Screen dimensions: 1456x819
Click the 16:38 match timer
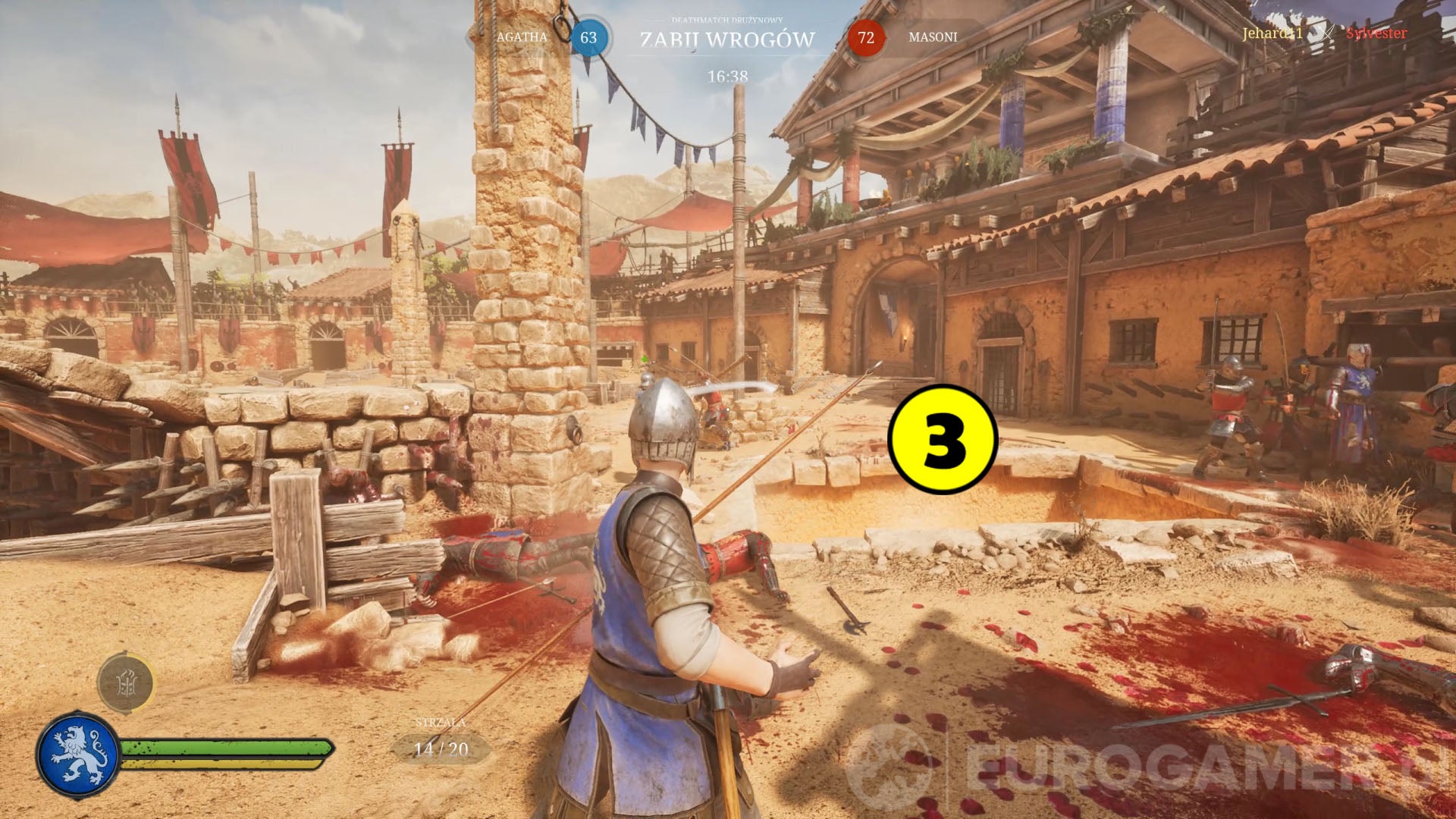[728, 75]
